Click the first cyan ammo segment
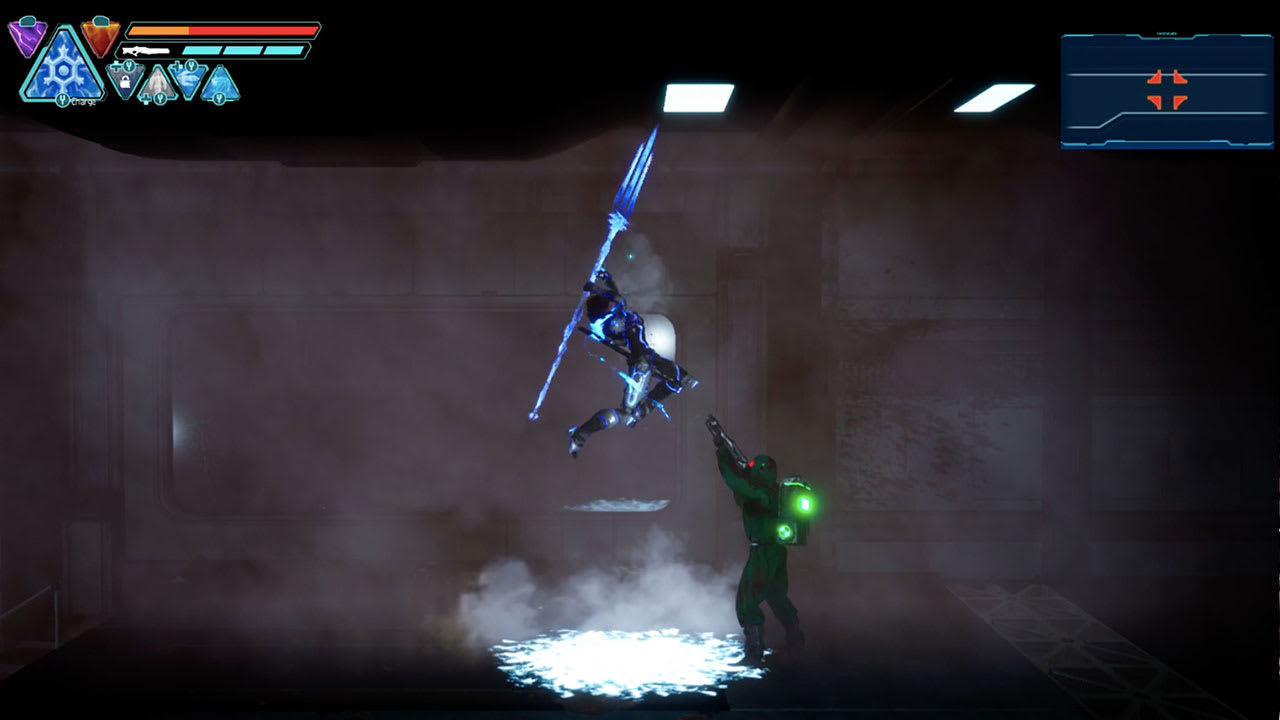 click(202, 49)
